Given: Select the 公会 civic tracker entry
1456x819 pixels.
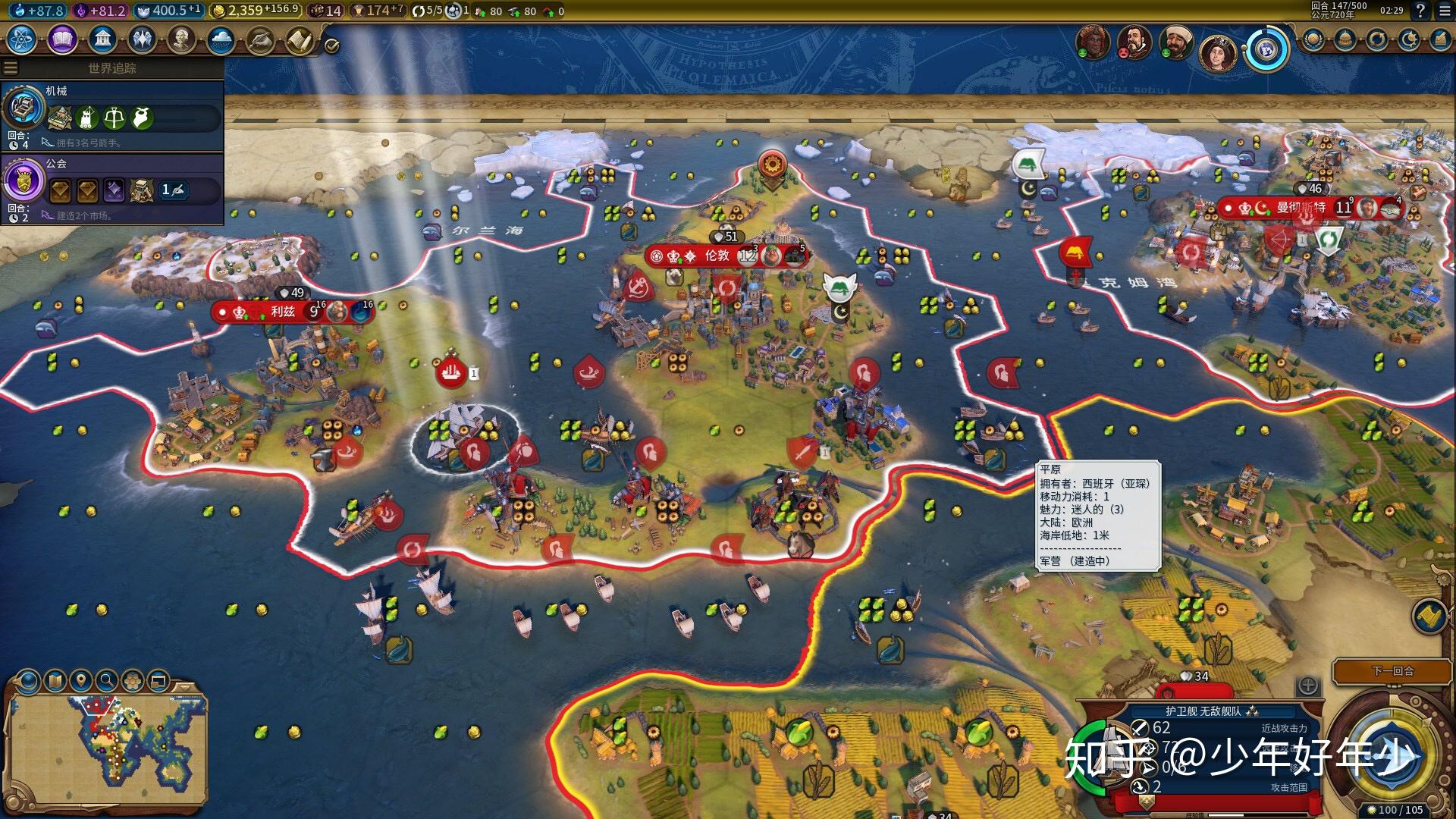Looking at the screenshot, I should 112,187.
